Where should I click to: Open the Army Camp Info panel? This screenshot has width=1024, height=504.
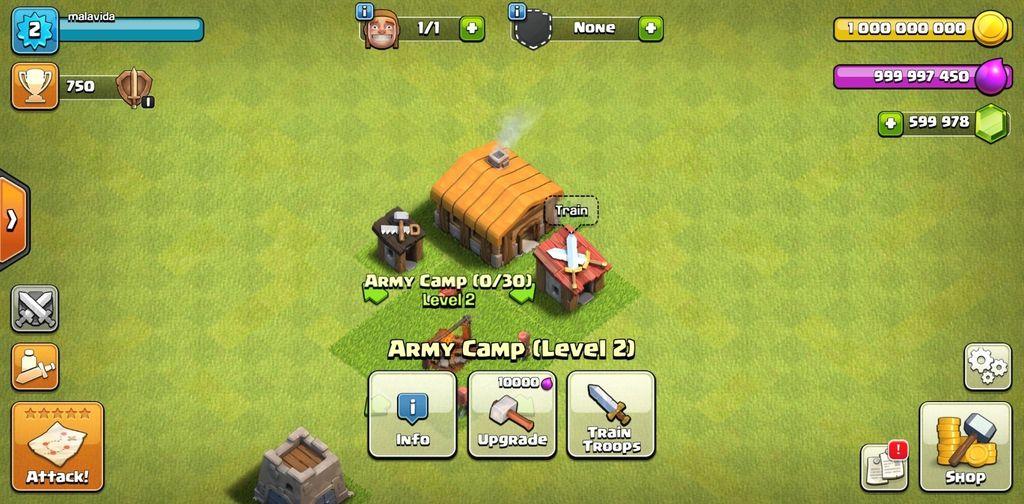[x=412, y=415]
